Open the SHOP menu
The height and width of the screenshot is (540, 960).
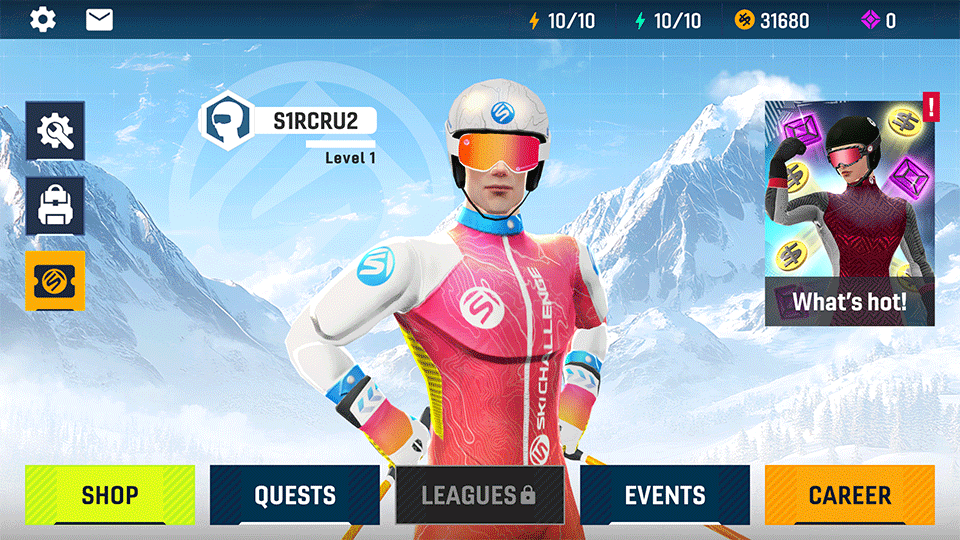pos(110,495)
